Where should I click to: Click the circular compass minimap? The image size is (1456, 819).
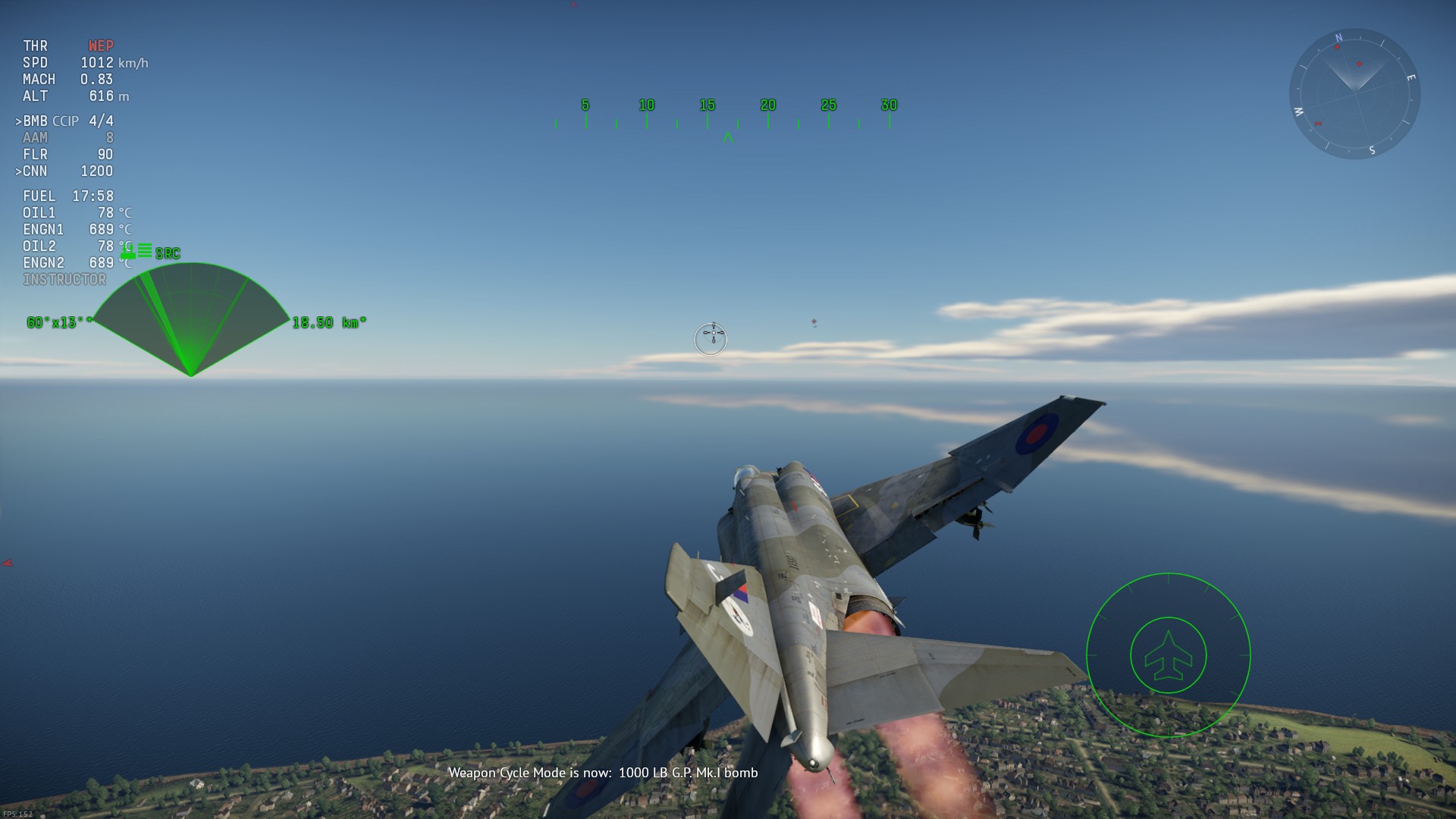[1354, 93]
